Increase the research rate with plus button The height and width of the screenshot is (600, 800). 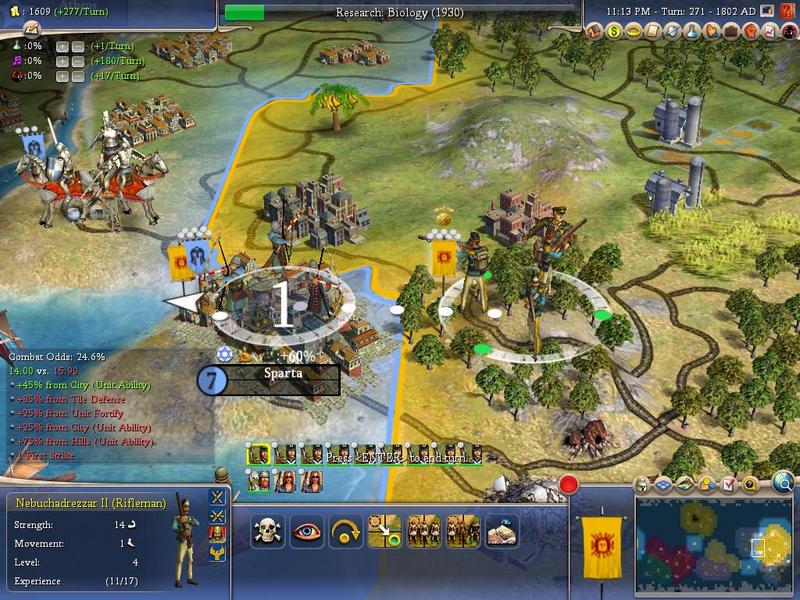[62, 47]
